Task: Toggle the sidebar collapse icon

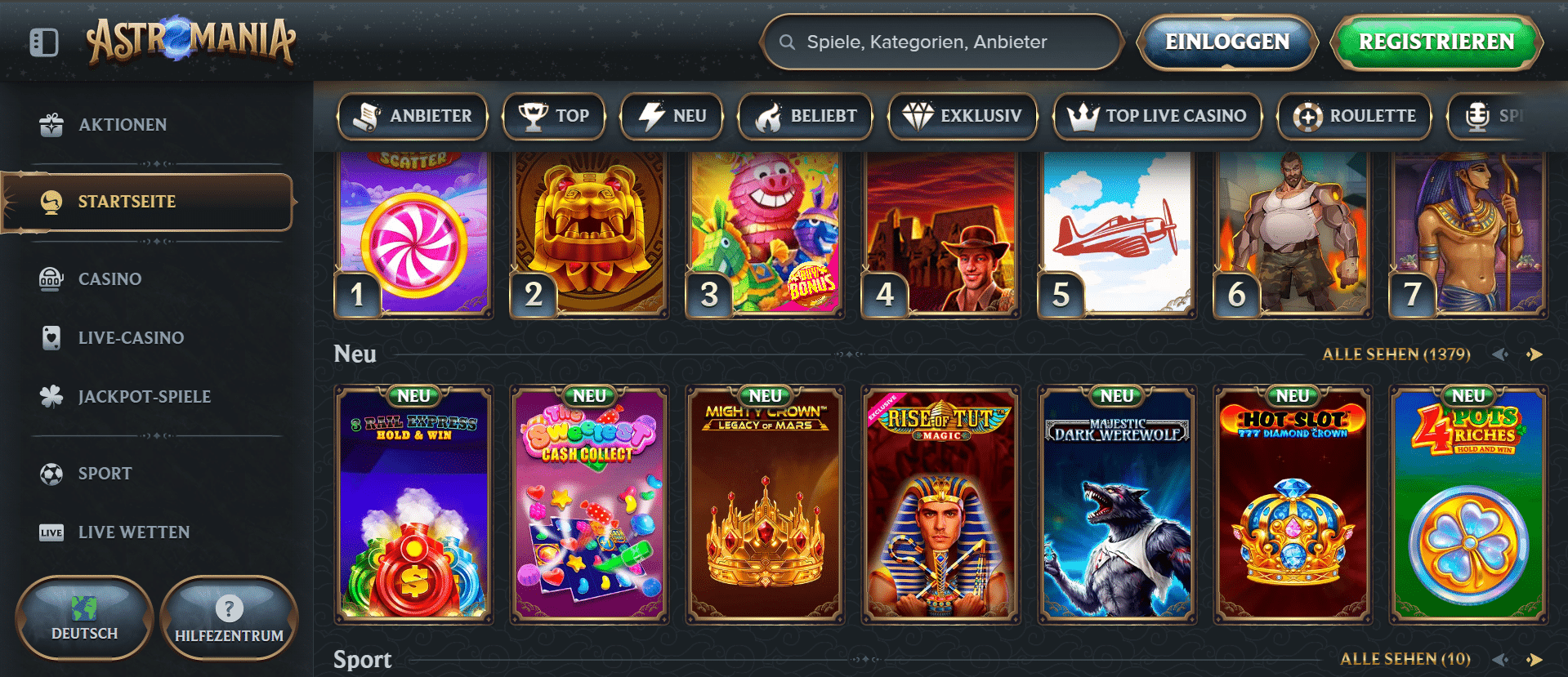Action: [44, 42]
